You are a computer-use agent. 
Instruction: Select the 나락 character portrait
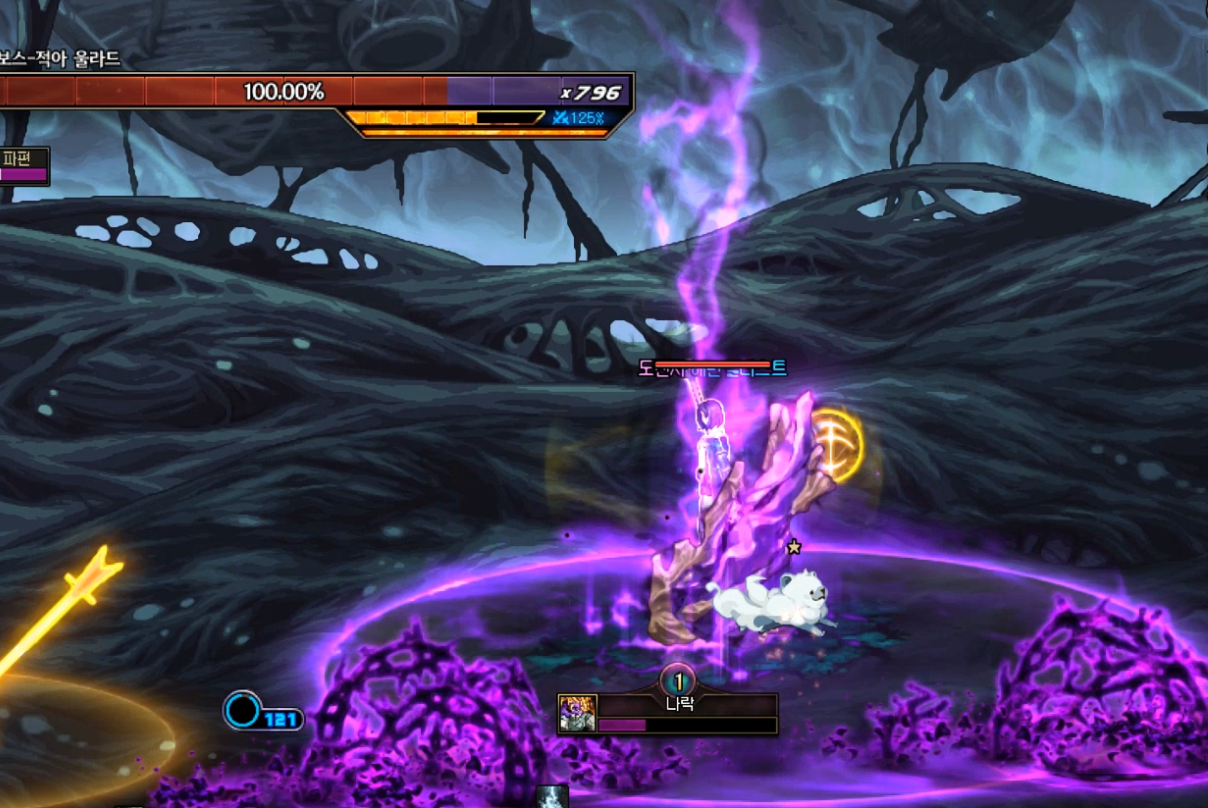tap(577, 714)
